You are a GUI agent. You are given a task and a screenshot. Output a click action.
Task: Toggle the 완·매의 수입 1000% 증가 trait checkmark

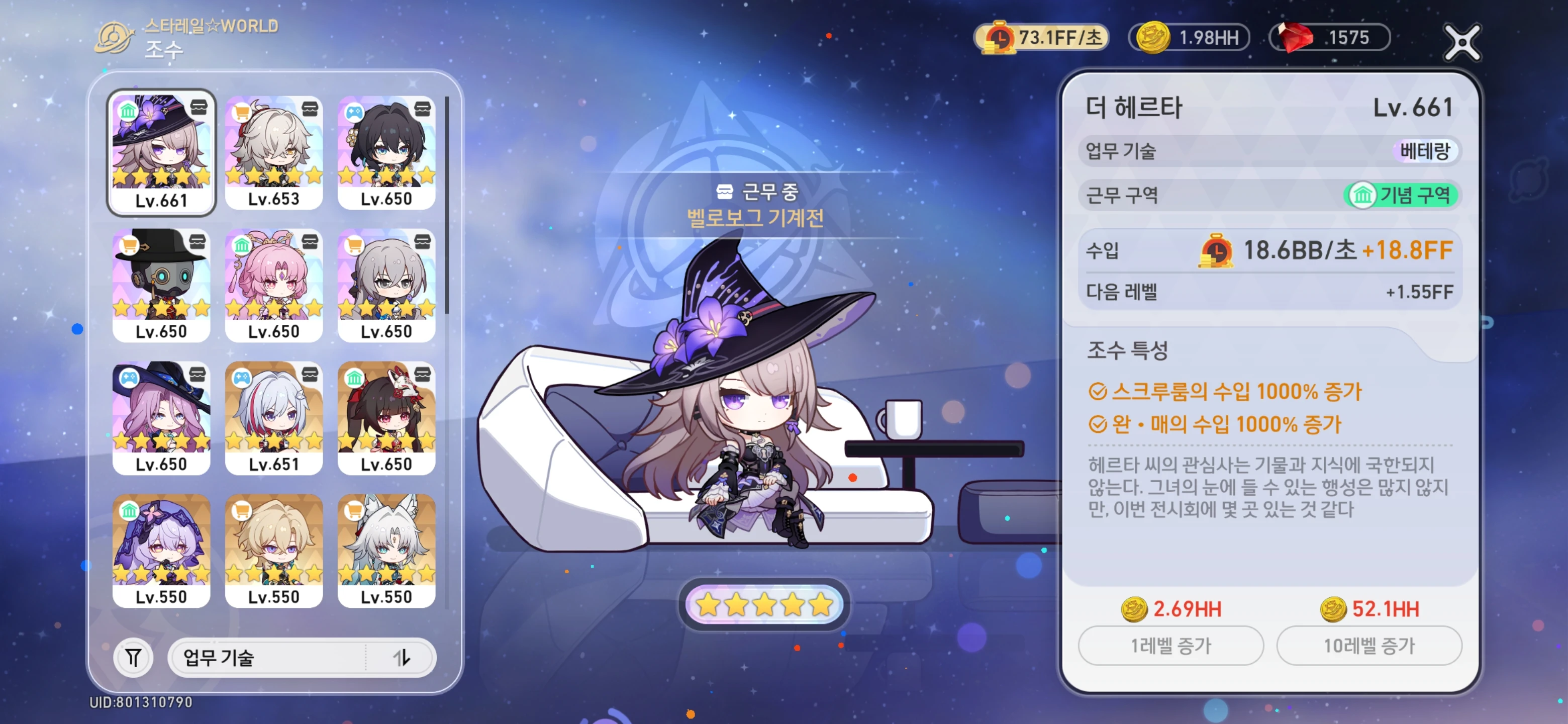click(1099, 427)
